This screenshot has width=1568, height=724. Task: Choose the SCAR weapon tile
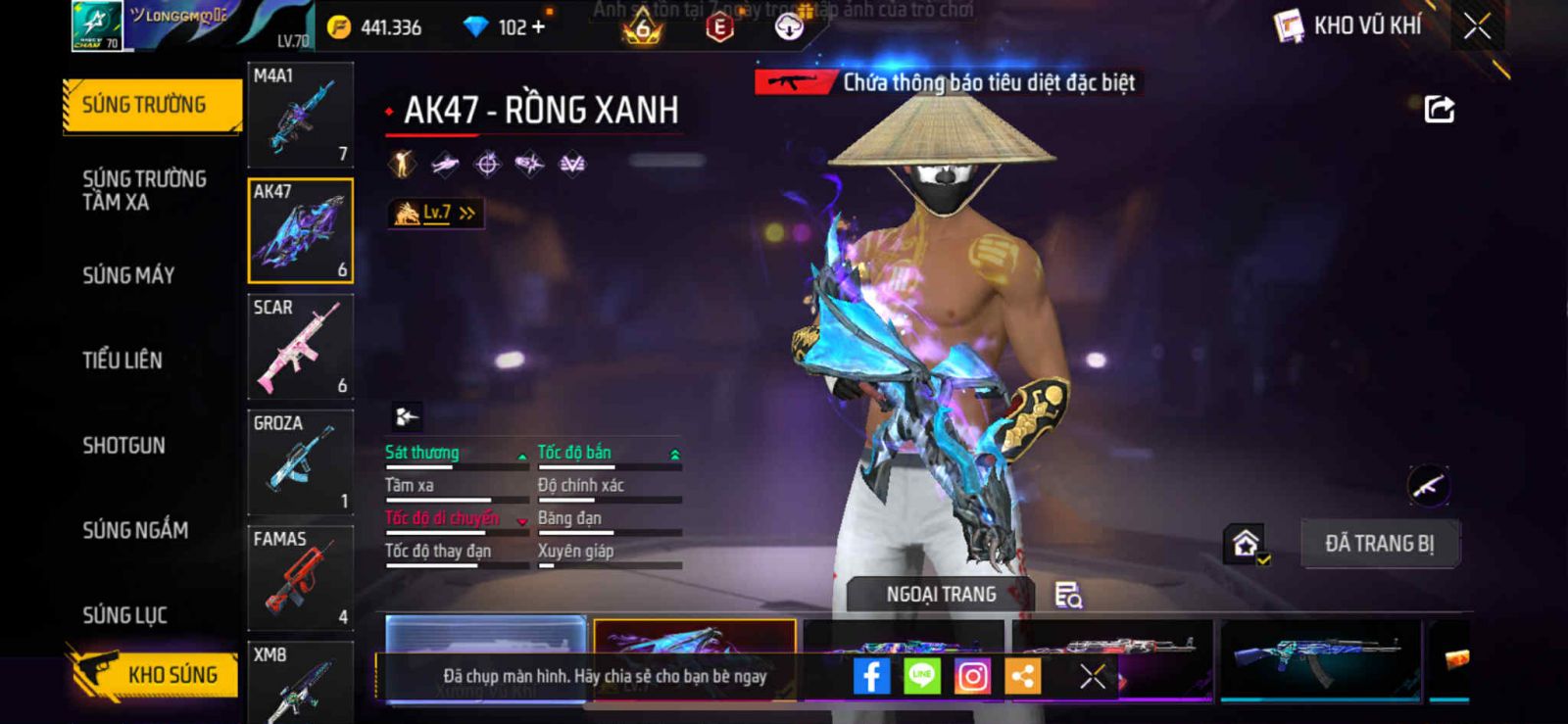[x=300, y=347]
